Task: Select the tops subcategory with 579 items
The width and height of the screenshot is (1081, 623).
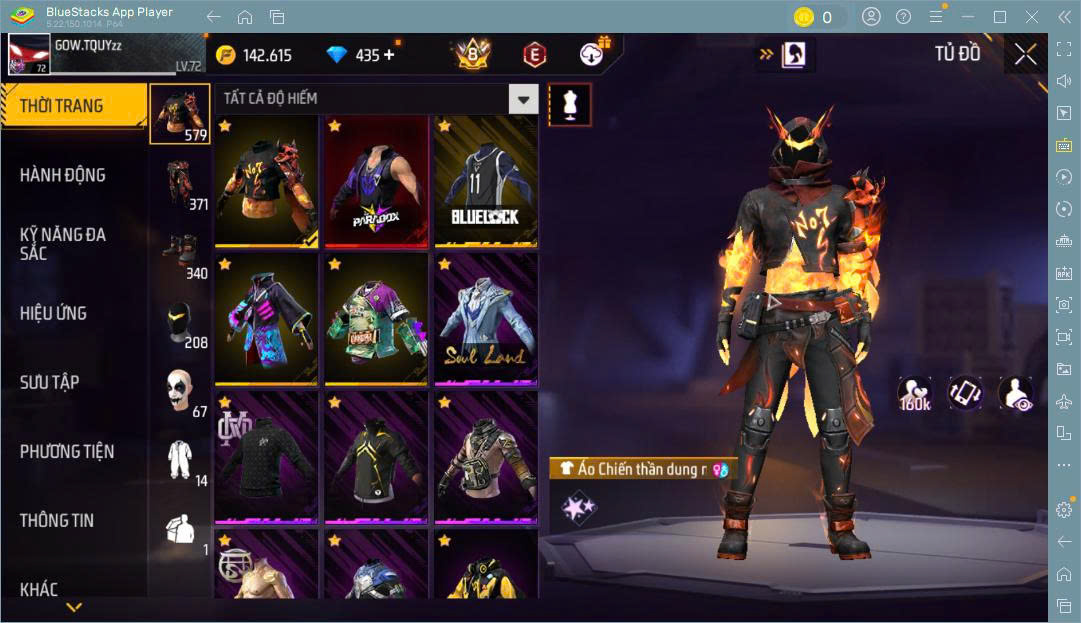Action: pyautogui.click(x=180, y=114)
